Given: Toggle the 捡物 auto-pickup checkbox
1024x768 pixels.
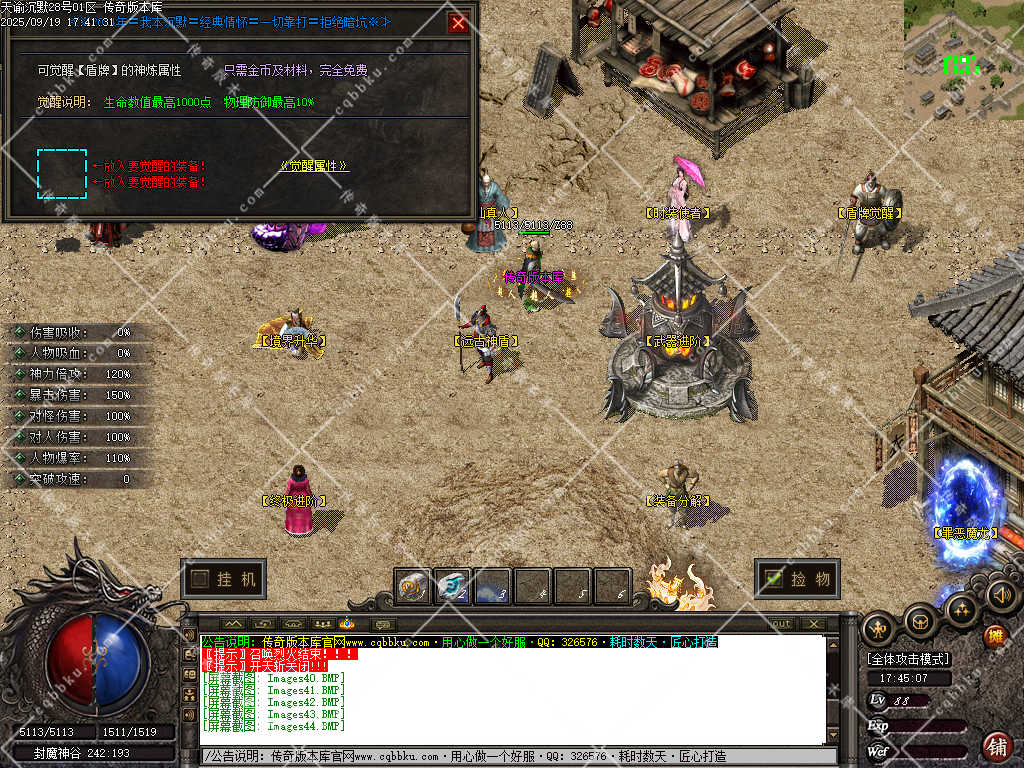Looking at the screenshot, I should pyautogui.click(x=773, y=578).
